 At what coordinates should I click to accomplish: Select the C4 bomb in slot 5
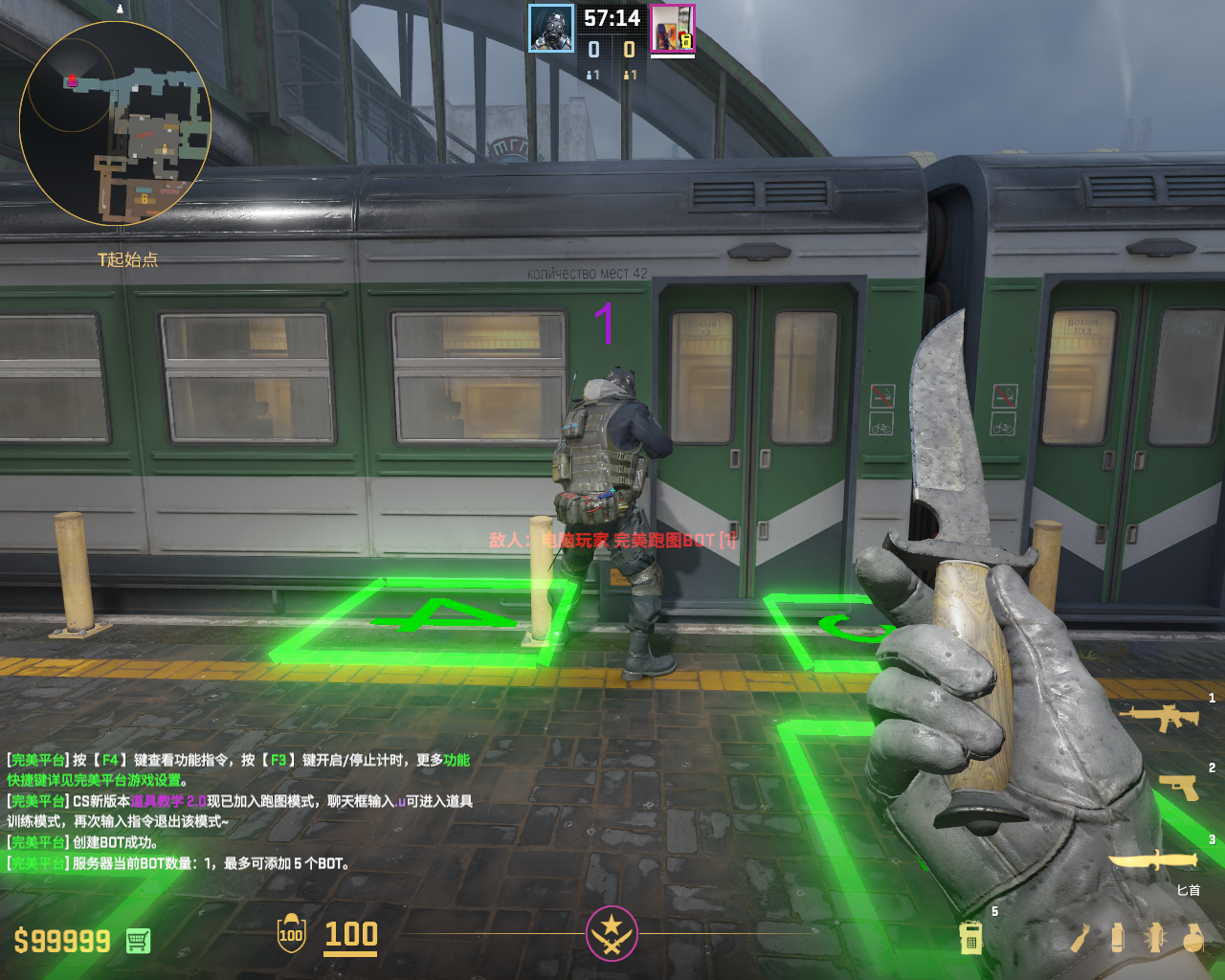pos(971,938)
